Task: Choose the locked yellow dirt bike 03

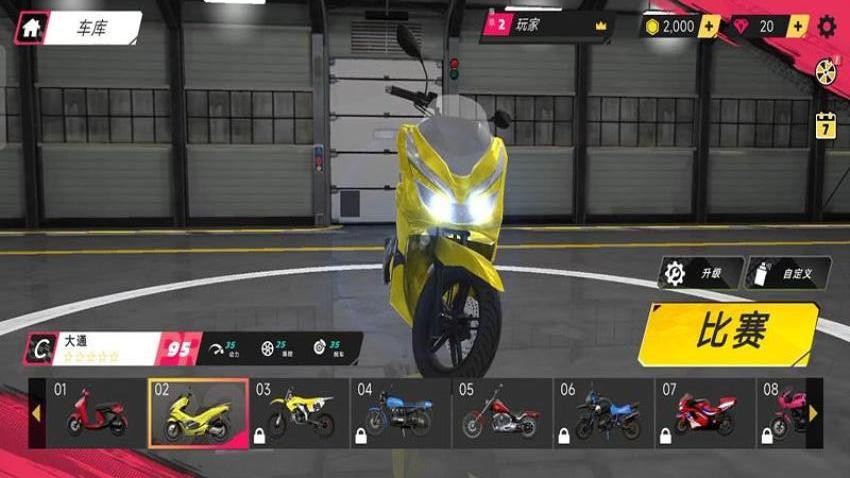Action: (299, 412)
